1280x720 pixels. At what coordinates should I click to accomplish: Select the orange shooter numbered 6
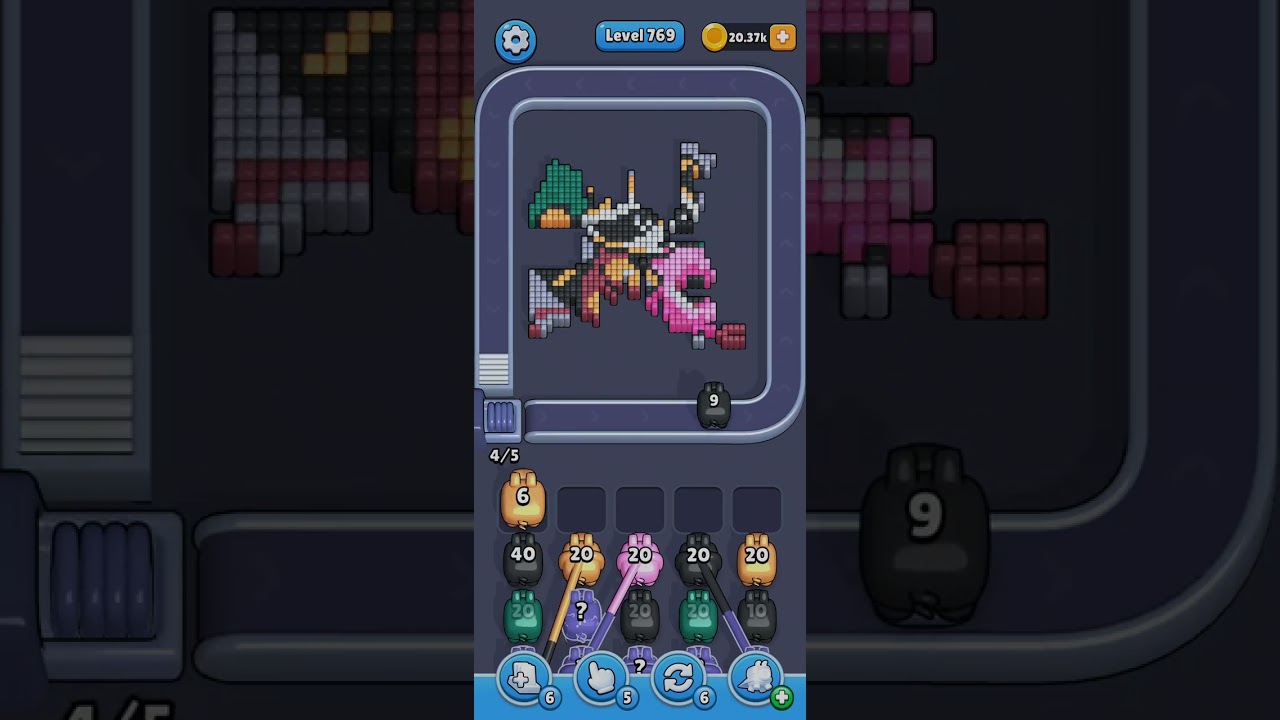point(522,500)
